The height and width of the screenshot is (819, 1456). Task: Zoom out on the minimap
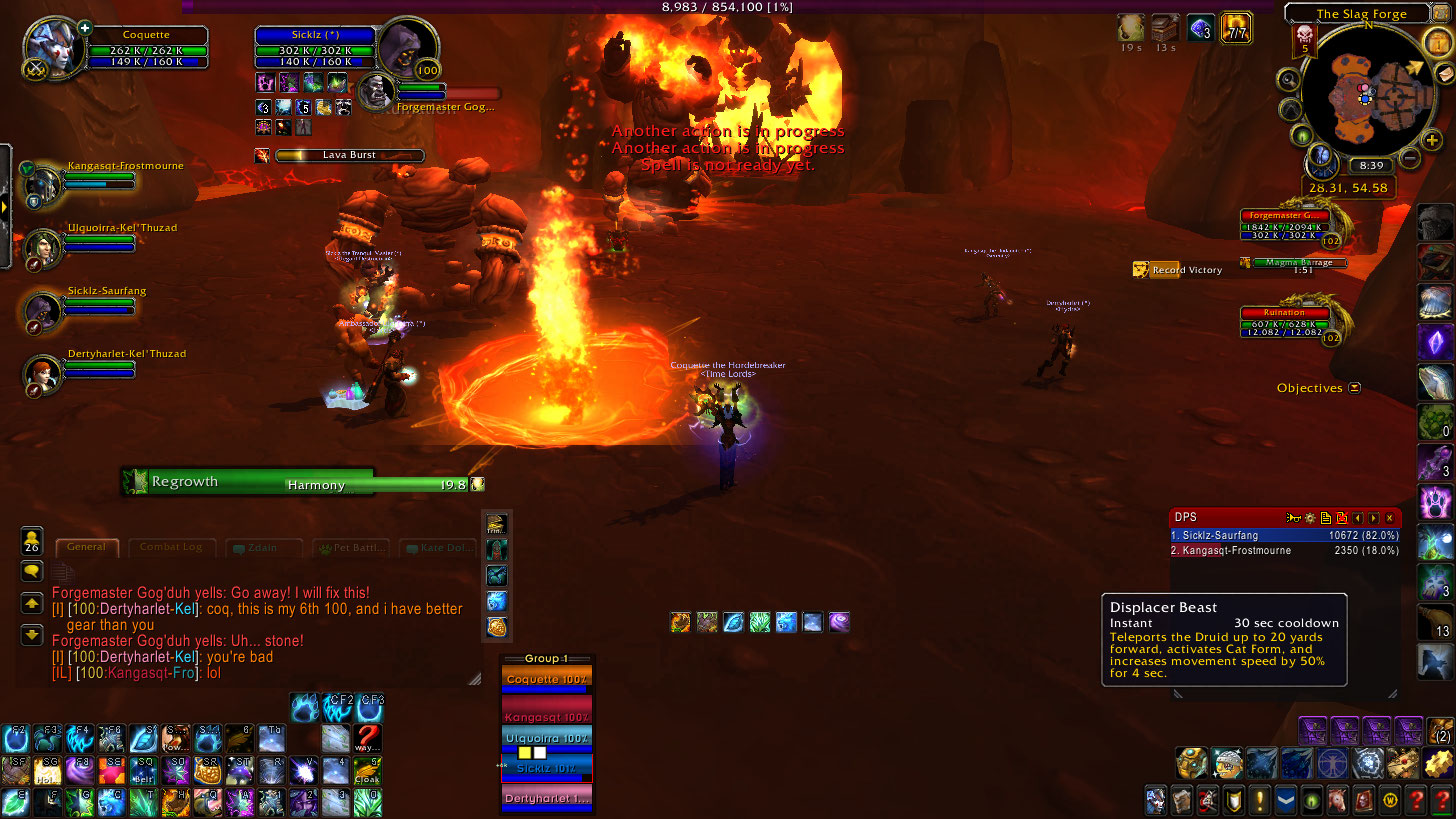(1409, 157)
